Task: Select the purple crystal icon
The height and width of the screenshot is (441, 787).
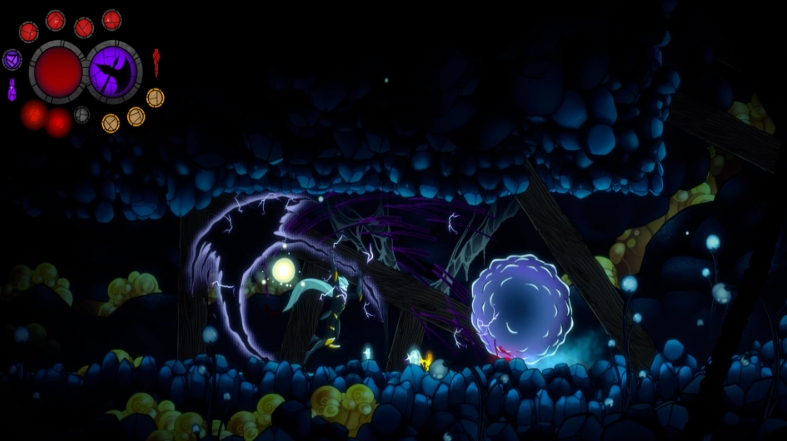Action: (x=12, y=91)
